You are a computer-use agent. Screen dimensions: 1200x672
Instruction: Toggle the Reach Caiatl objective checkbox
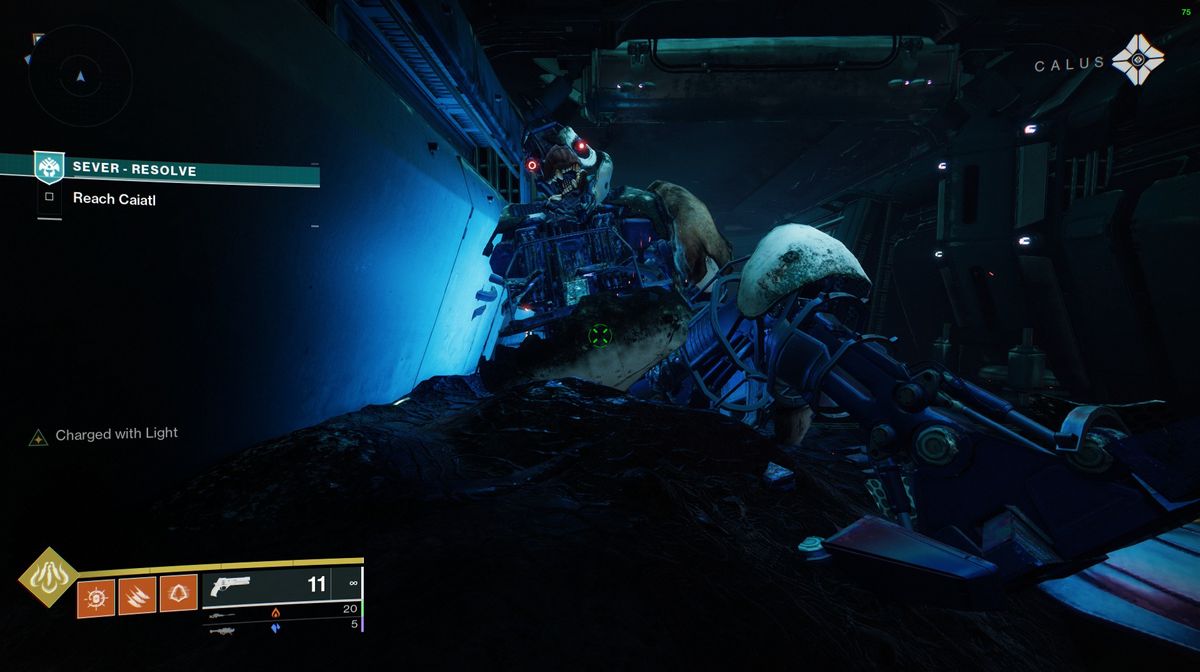pyautogui.click(x=49, y=198)
